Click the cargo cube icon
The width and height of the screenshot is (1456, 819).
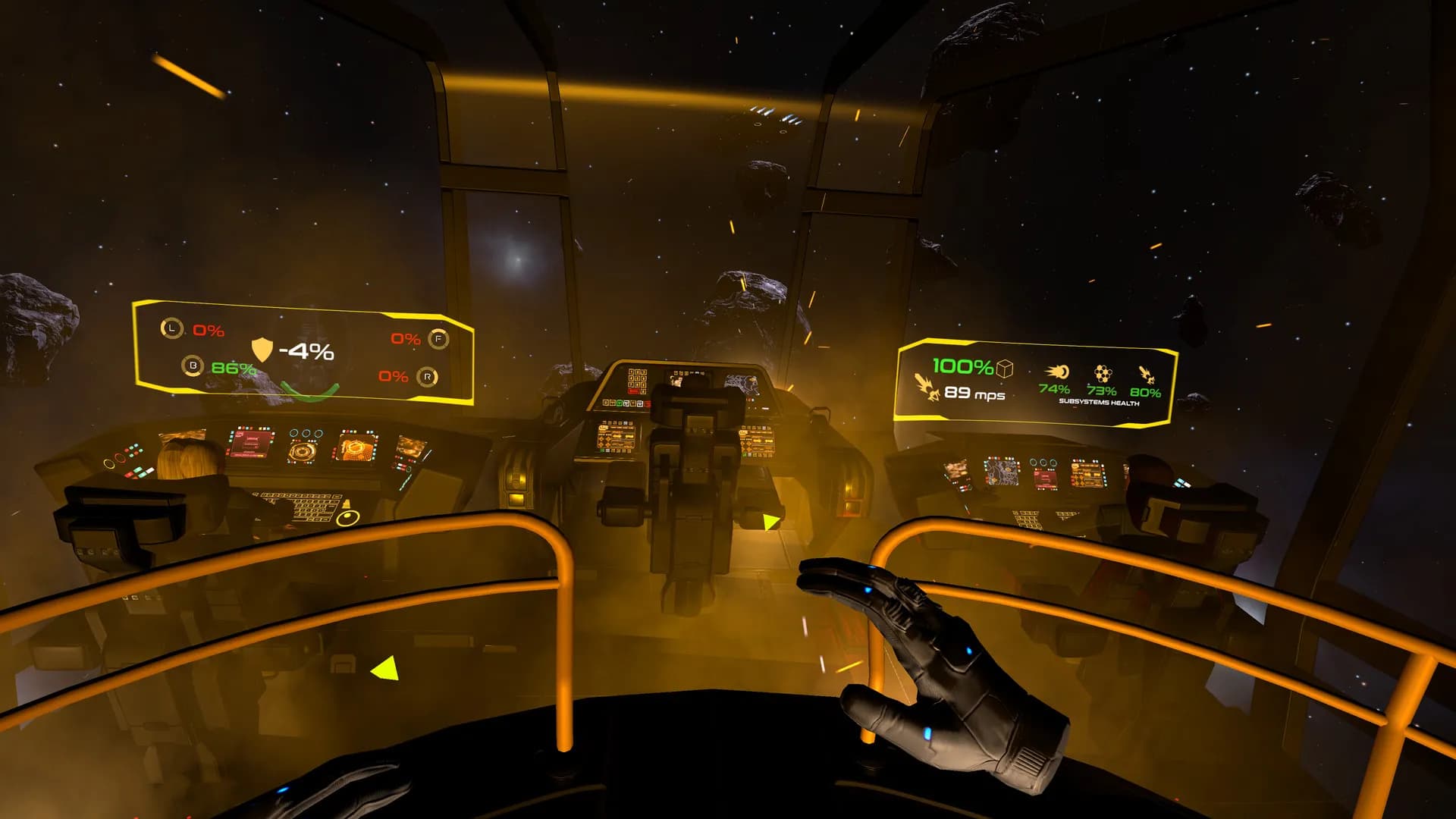[x=1005, y=369]
